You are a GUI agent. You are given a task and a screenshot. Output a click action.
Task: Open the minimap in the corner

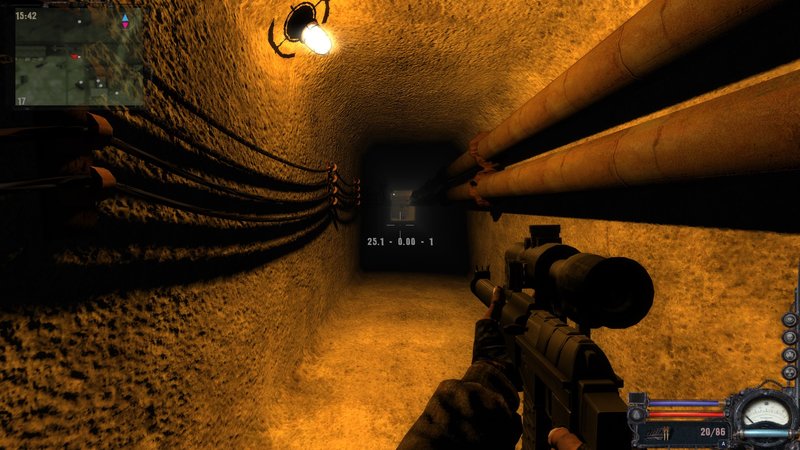[x=78, y=57]
